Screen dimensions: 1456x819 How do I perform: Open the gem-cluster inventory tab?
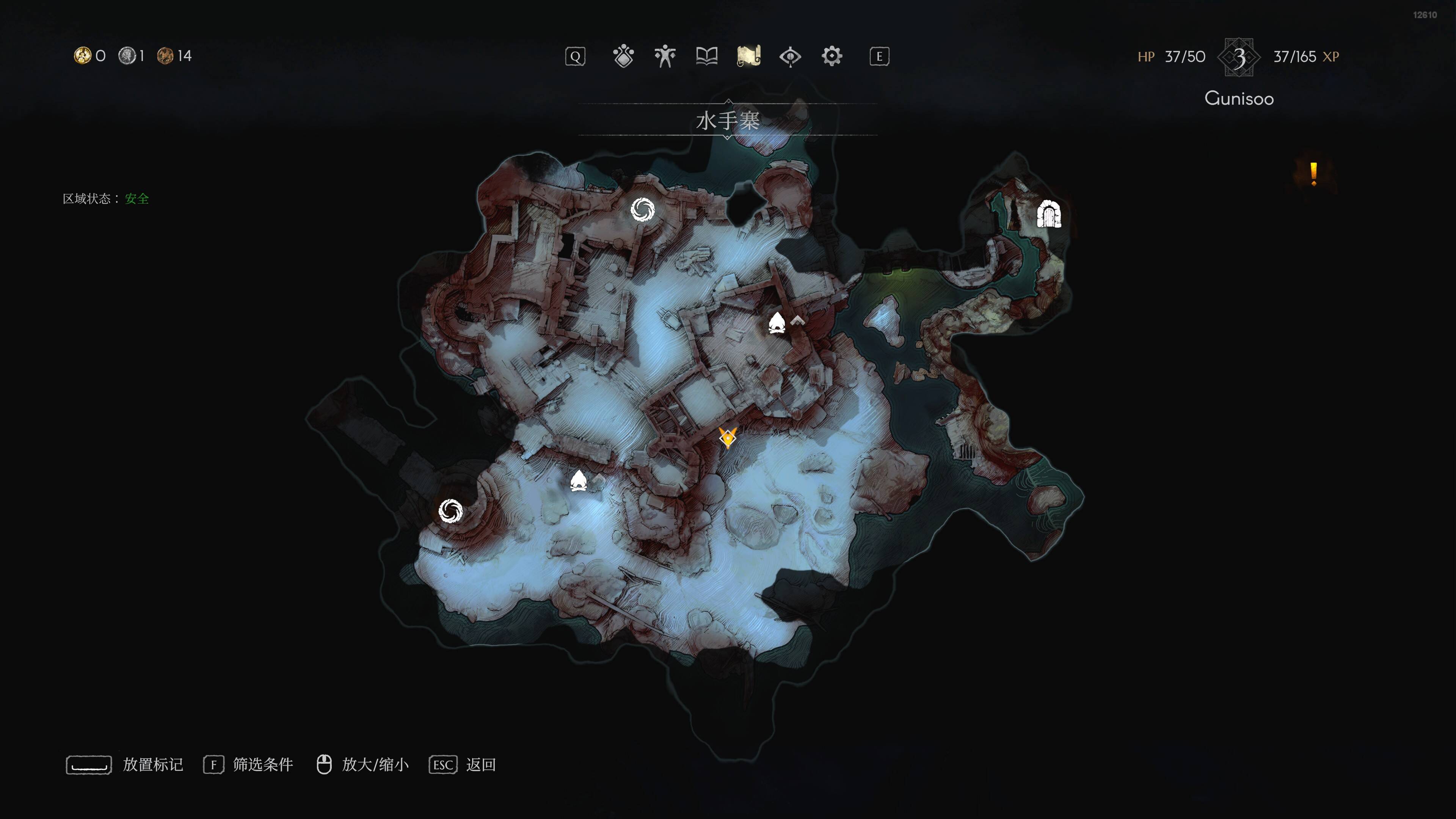tap(623, 56)
